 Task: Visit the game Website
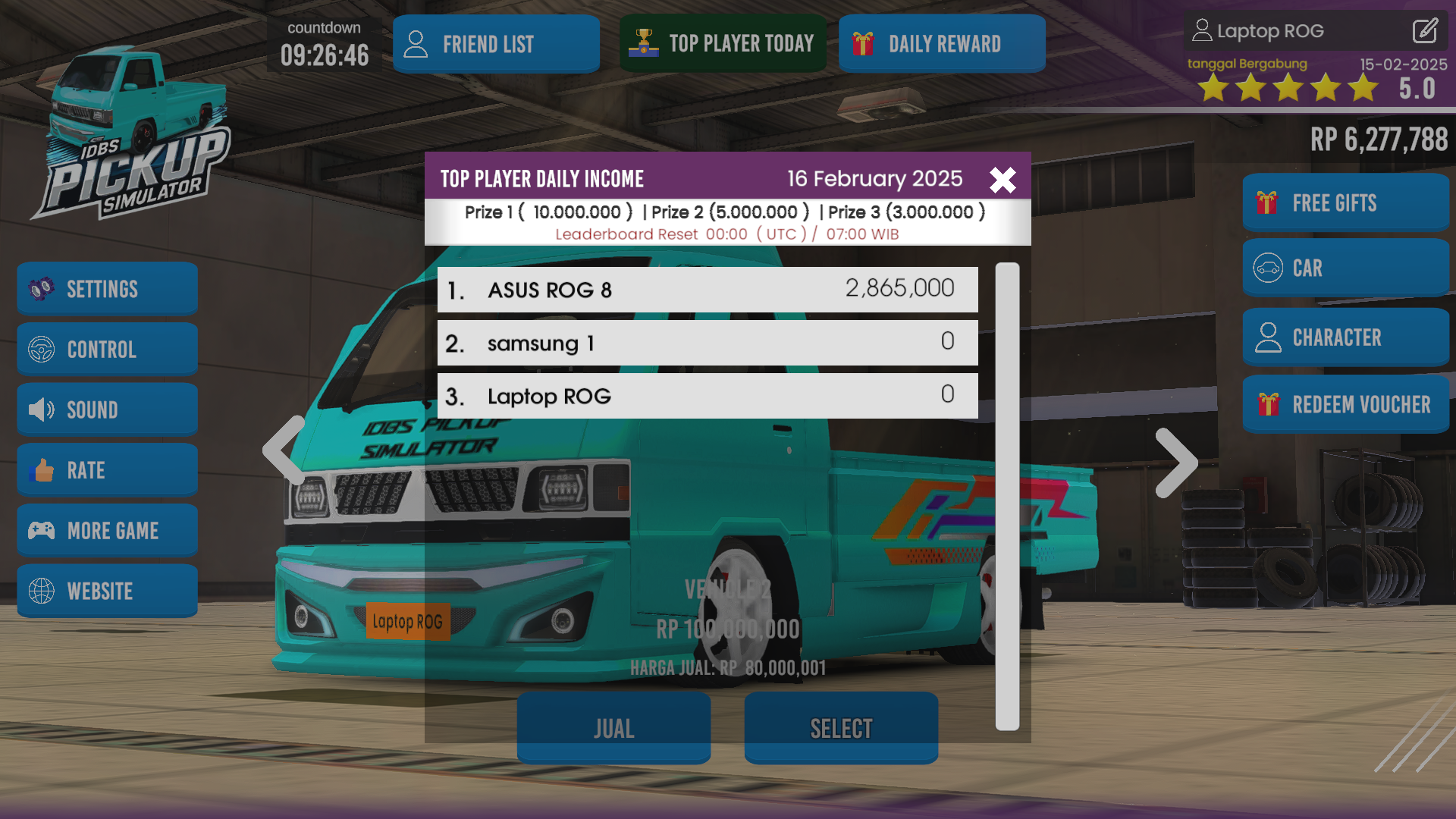(x=107, y=591)
